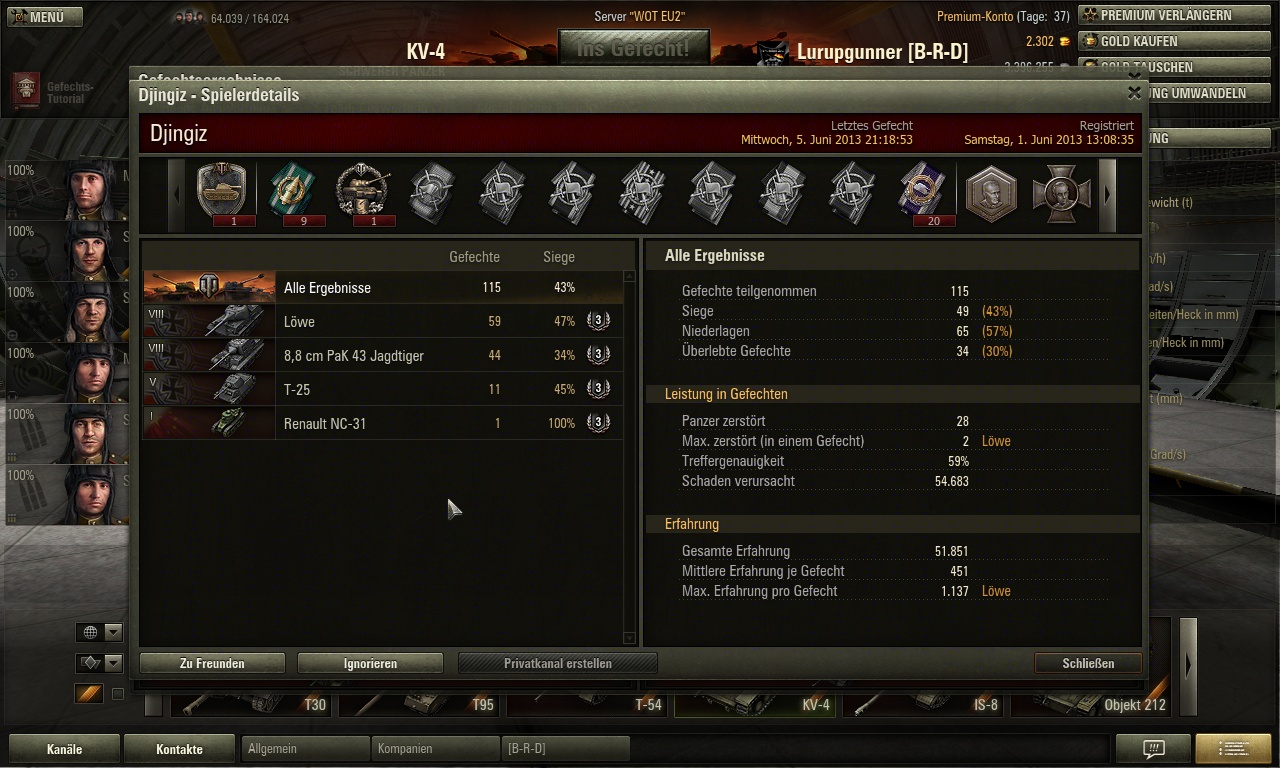Open the Allgemein chat channel

305,748
